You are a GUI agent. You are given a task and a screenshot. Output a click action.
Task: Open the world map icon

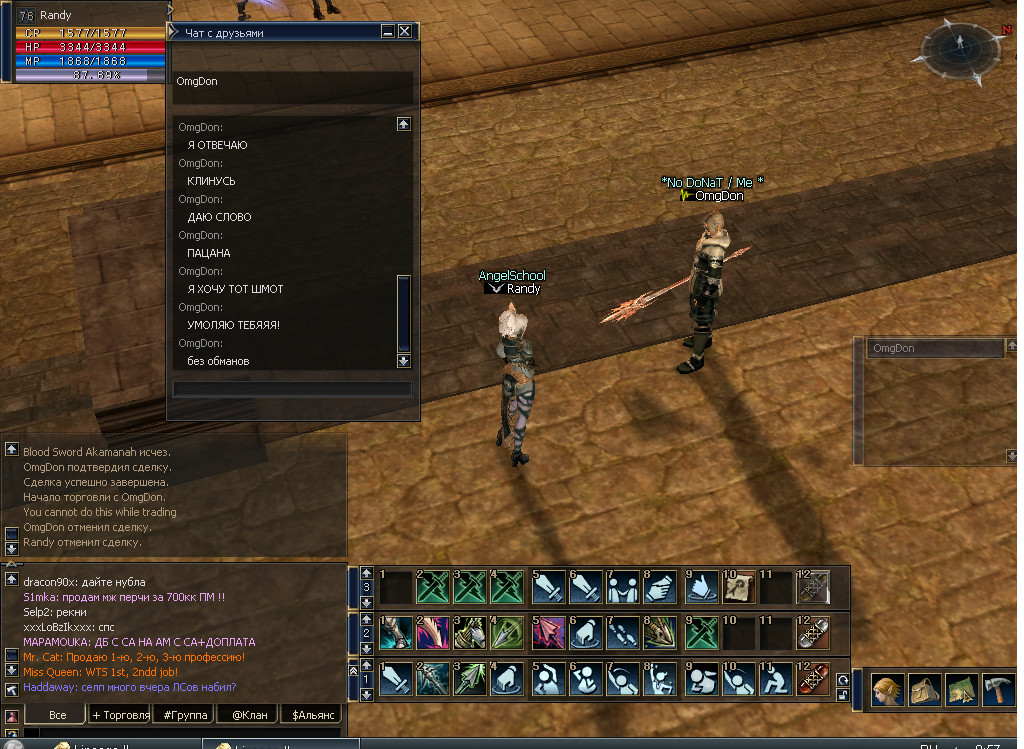click(x=960, y=691)
